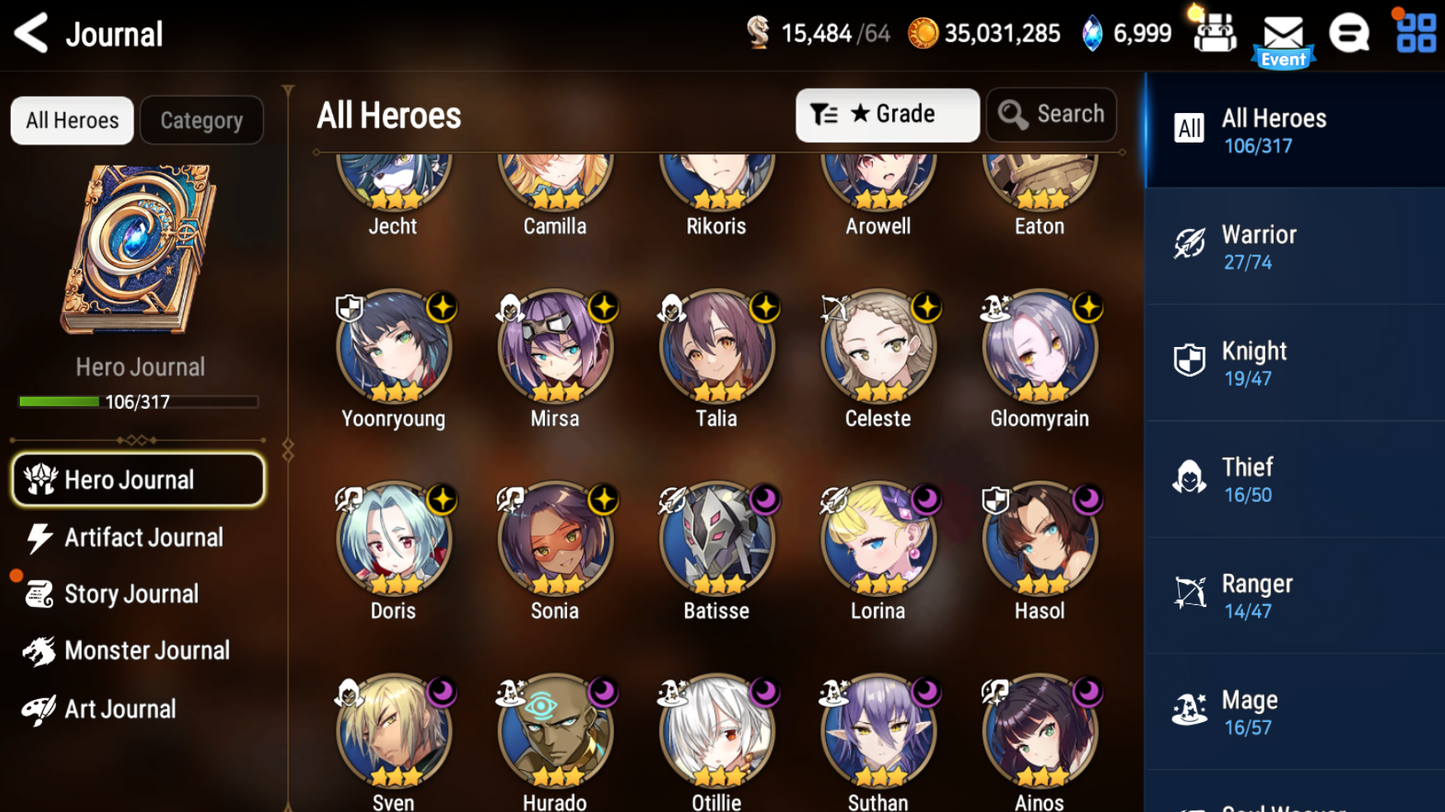Select the All Heroes tab

tap(72, 120)
